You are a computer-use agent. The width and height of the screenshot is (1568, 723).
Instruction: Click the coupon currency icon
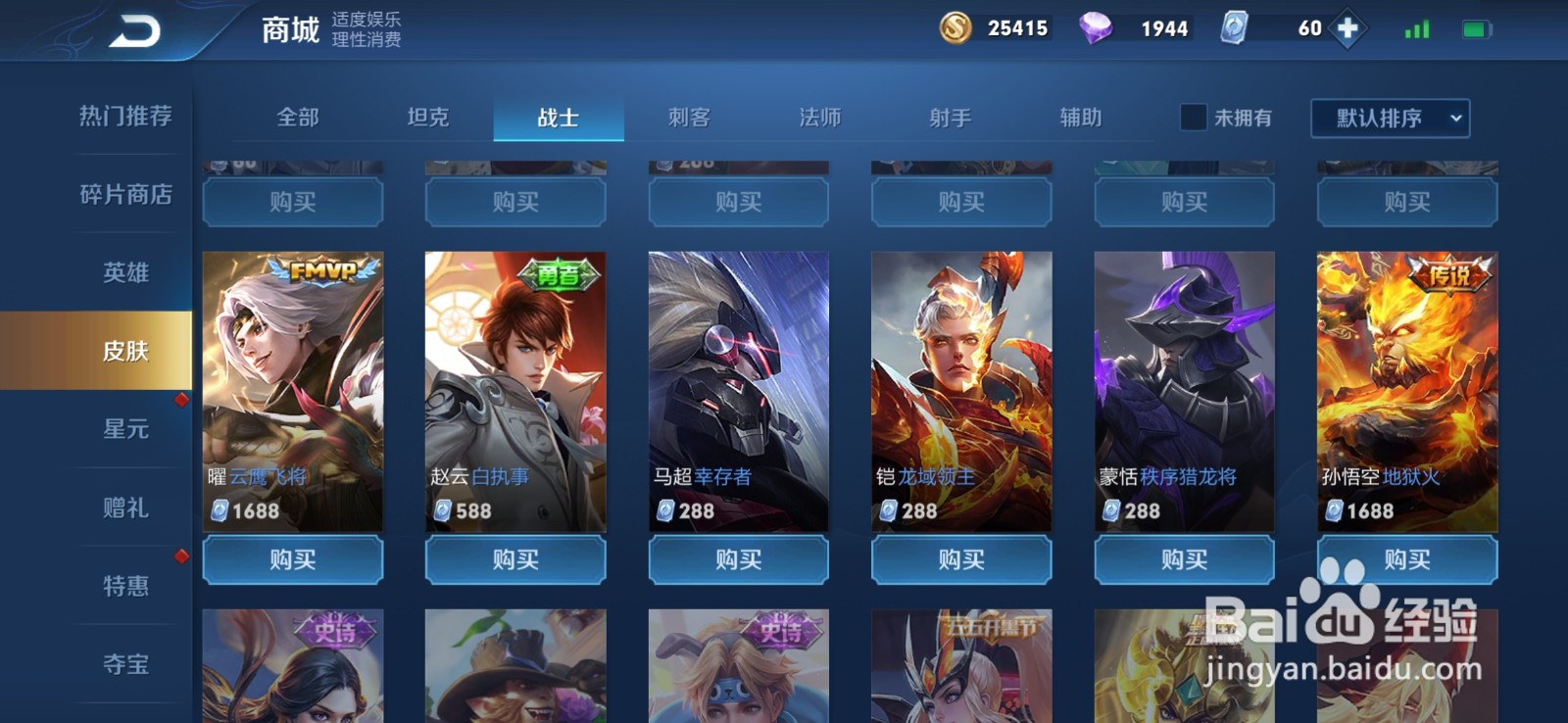click(x=1233, y=28)
